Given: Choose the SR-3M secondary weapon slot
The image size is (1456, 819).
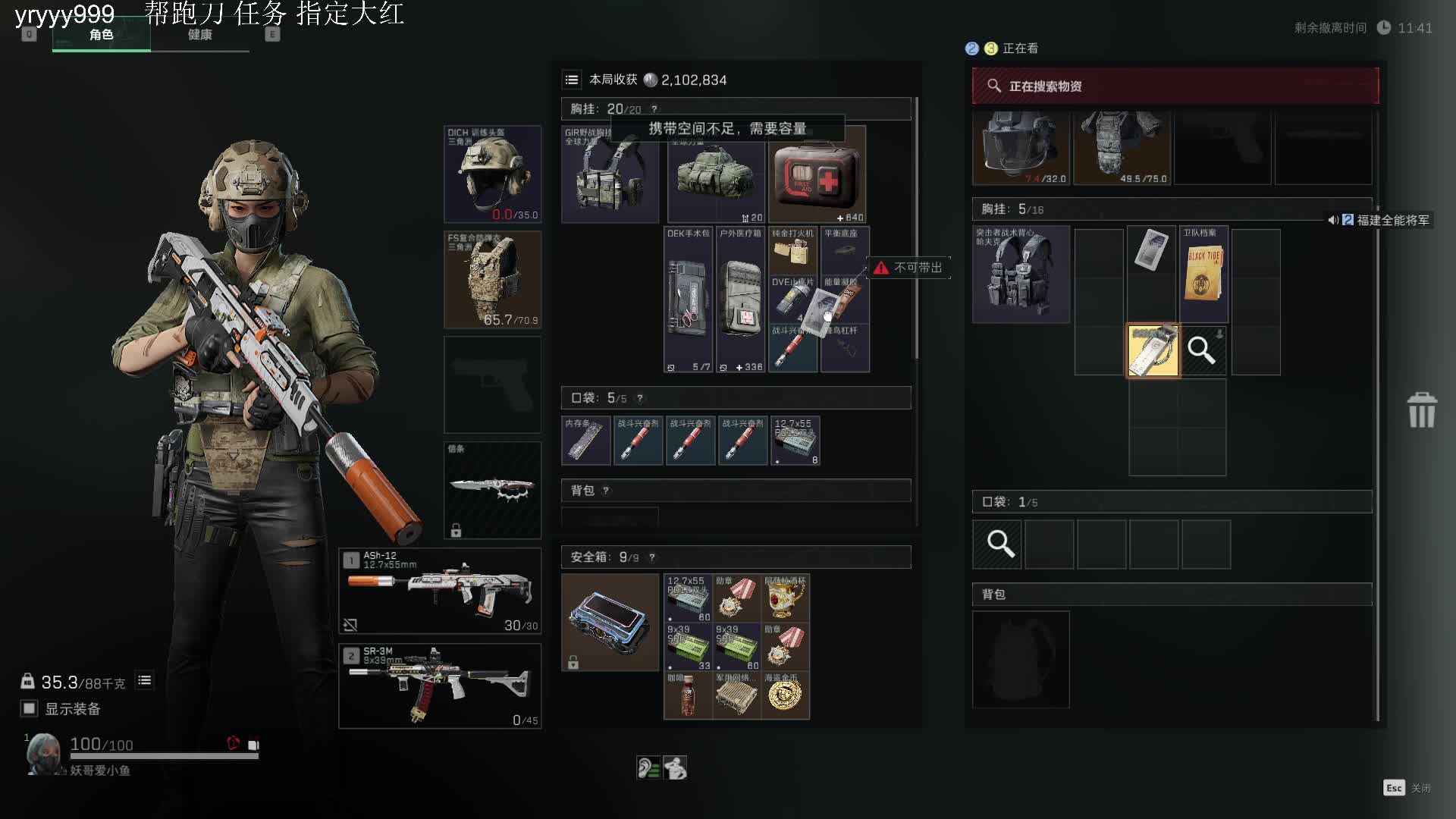Looking at the screenshot, I should point(440,686).
